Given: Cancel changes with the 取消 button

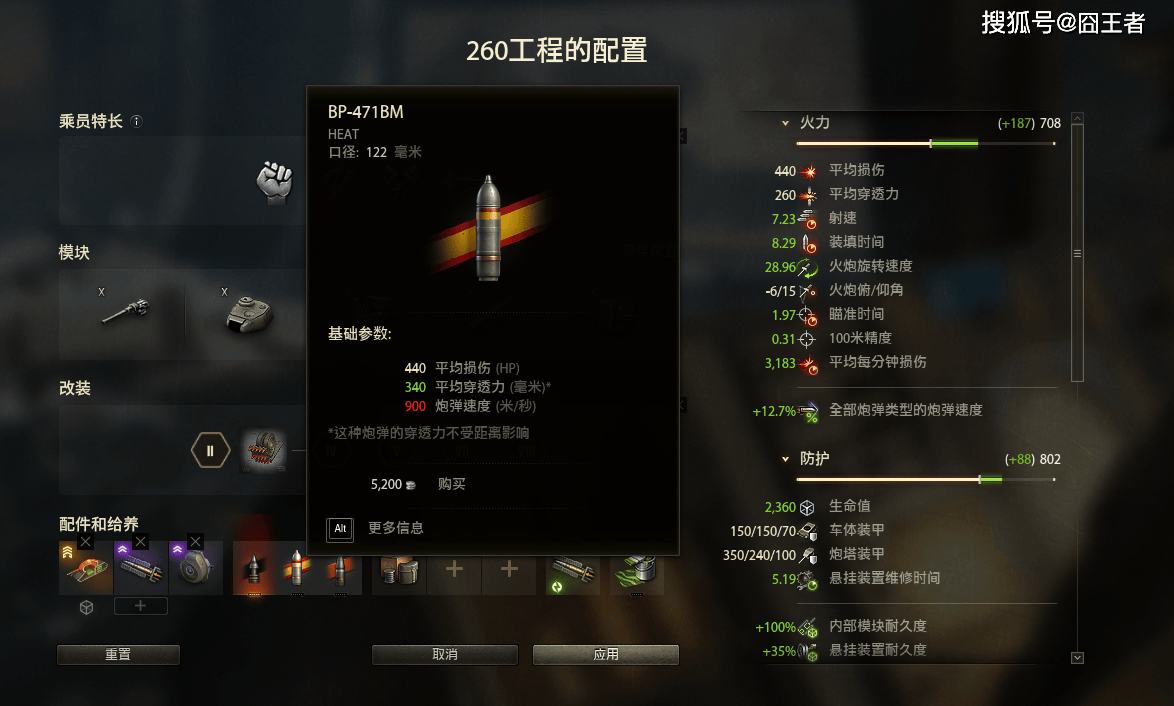Looking at the screenshot, I should pyautogui.click(x=445, y=655).
